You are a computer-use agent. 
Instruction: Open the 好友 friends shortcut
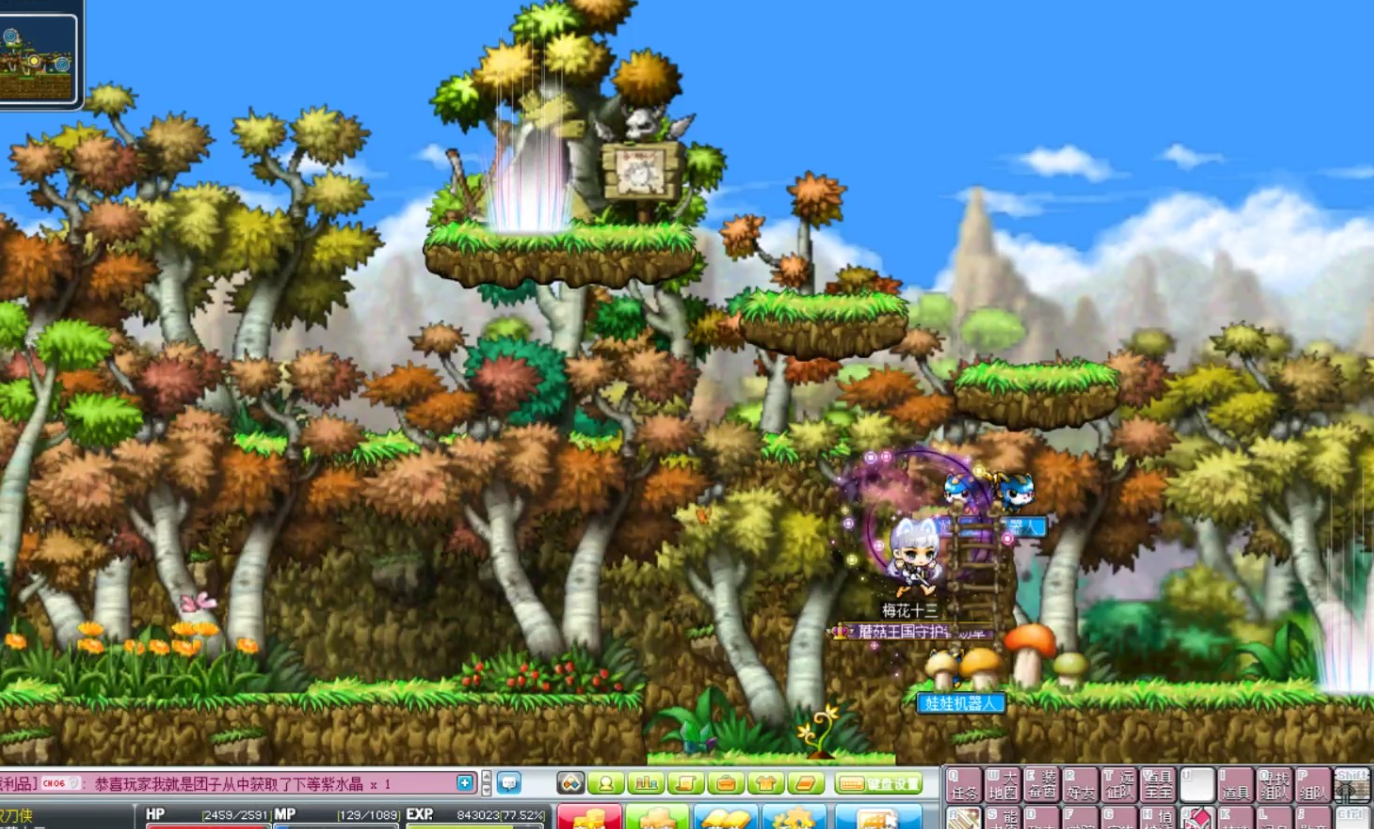(x=1080, y=785)
